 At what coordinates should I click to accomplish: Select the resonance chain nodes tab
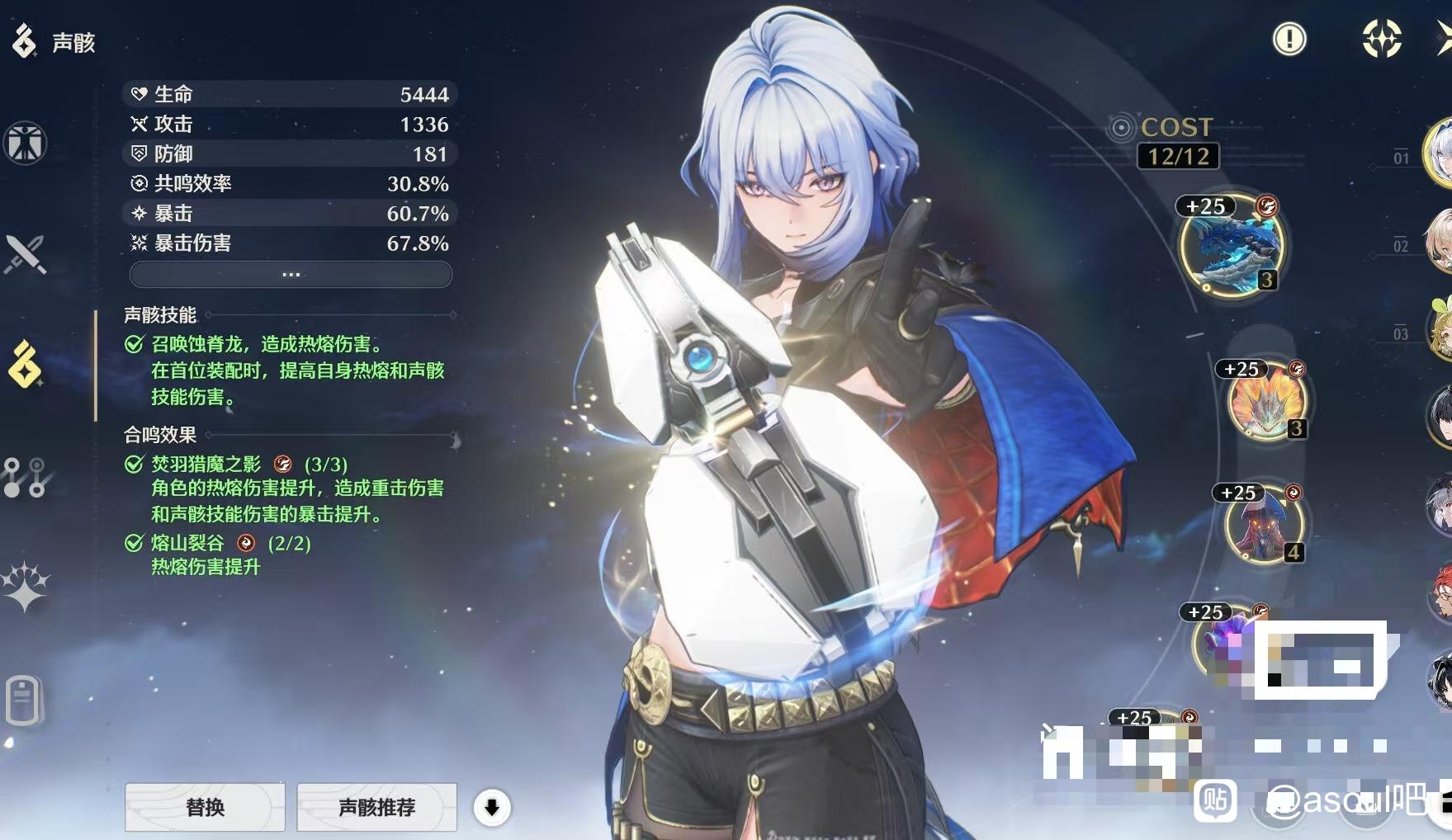26,478
